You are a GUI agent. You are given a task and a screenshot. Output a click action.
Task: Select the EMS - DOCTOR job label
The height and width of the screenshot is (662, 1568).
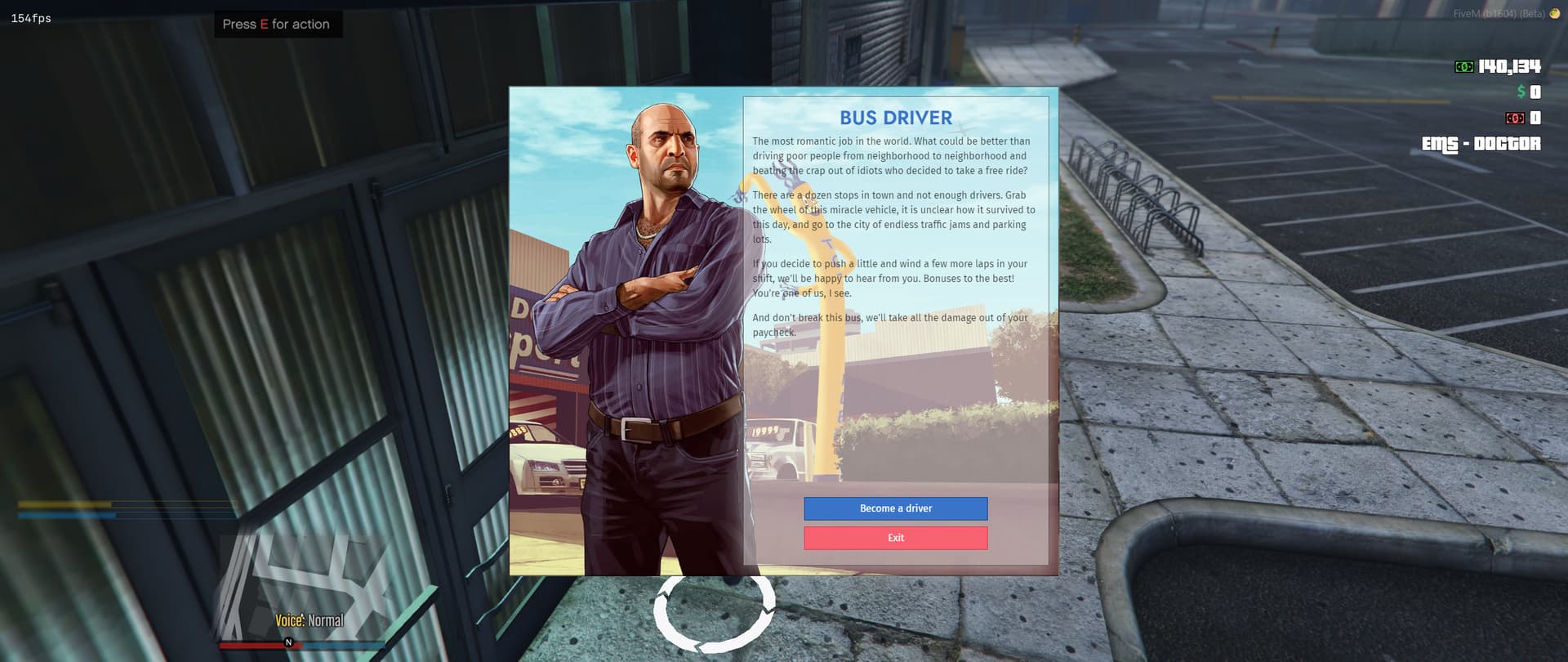1480,144
